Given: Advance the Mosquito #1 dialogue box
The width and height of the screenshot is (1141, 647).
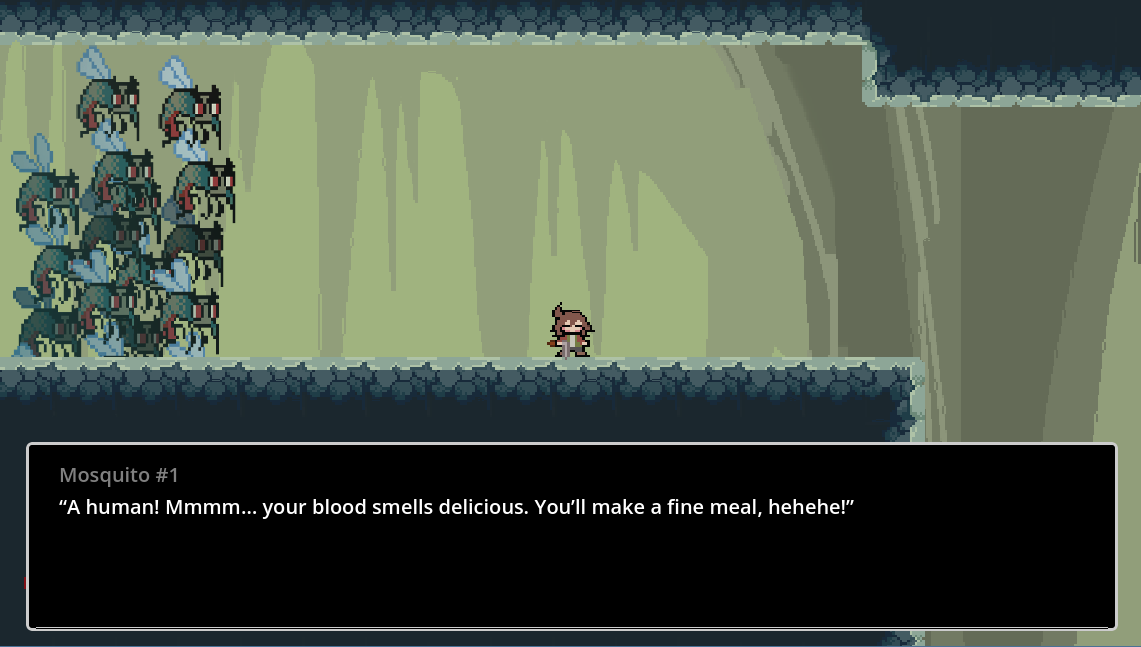Looking at the screenshot, I should tap(571, 536).
